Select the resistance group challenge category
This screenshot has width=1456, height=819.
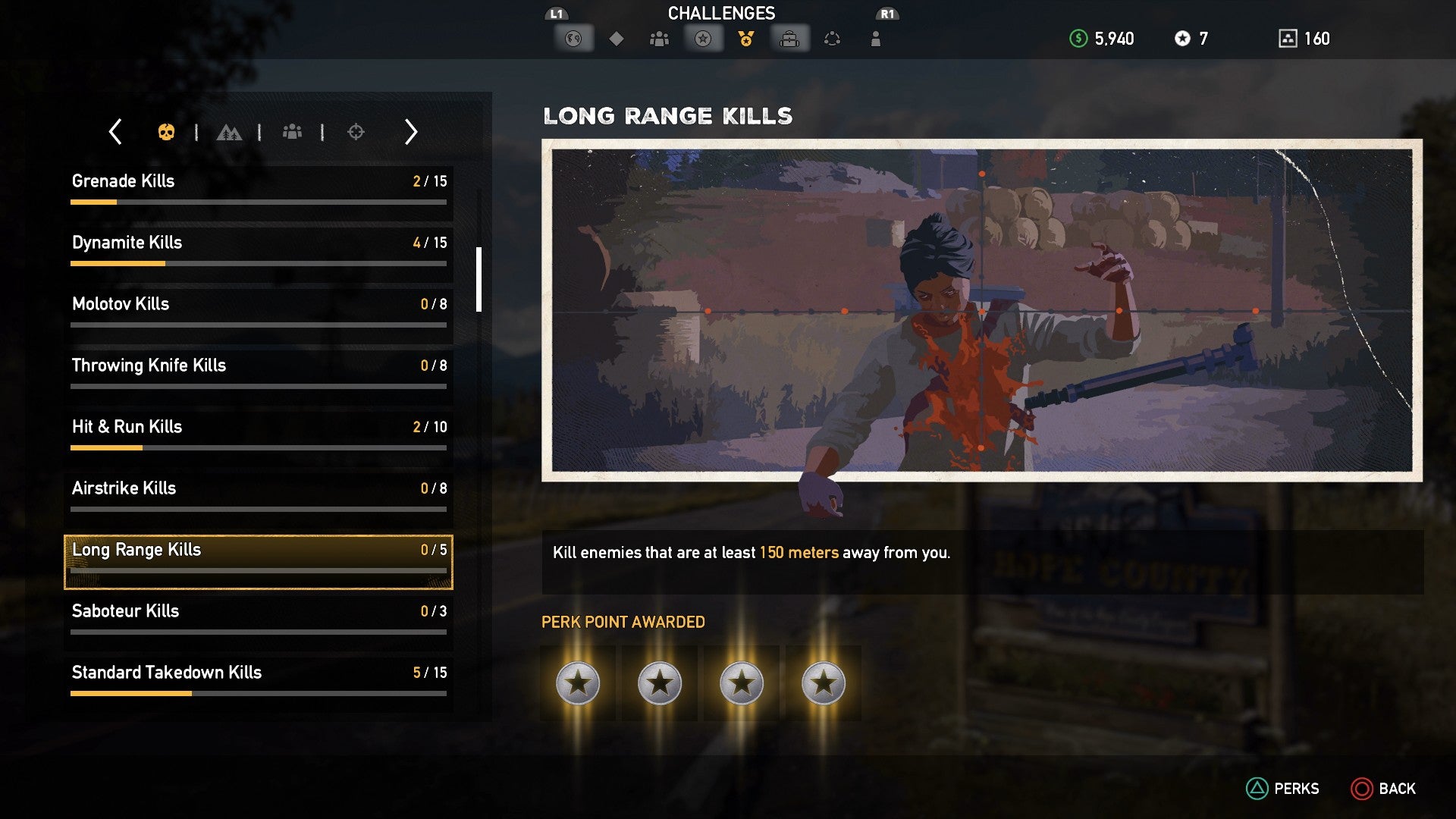293,131
